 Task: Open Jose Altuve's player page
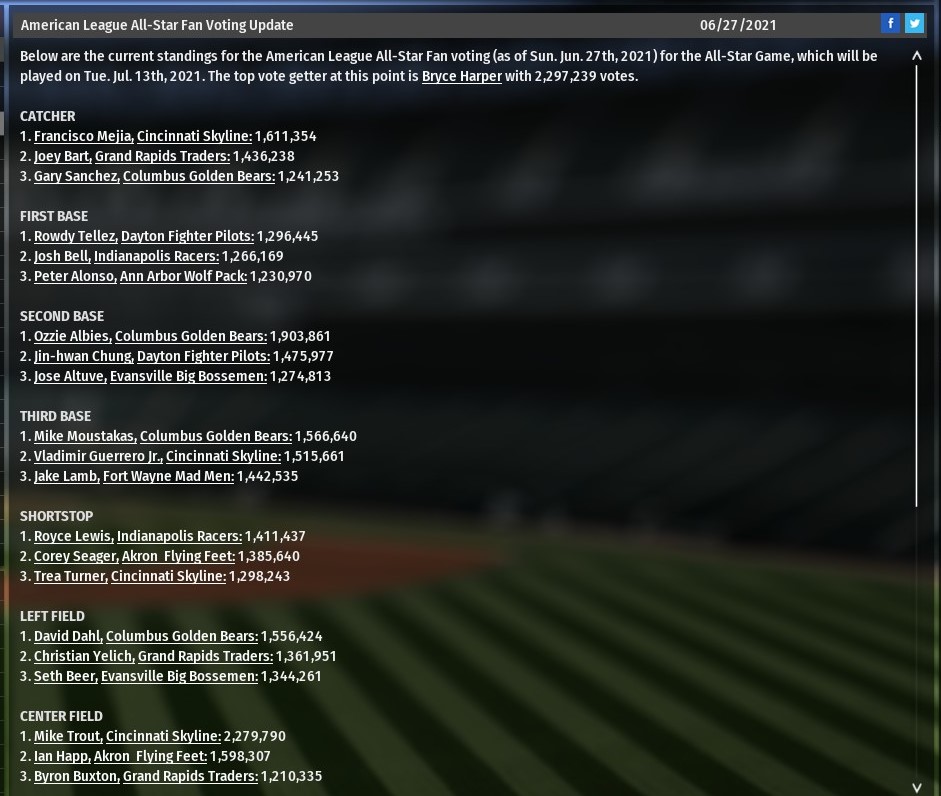[69, 376]
